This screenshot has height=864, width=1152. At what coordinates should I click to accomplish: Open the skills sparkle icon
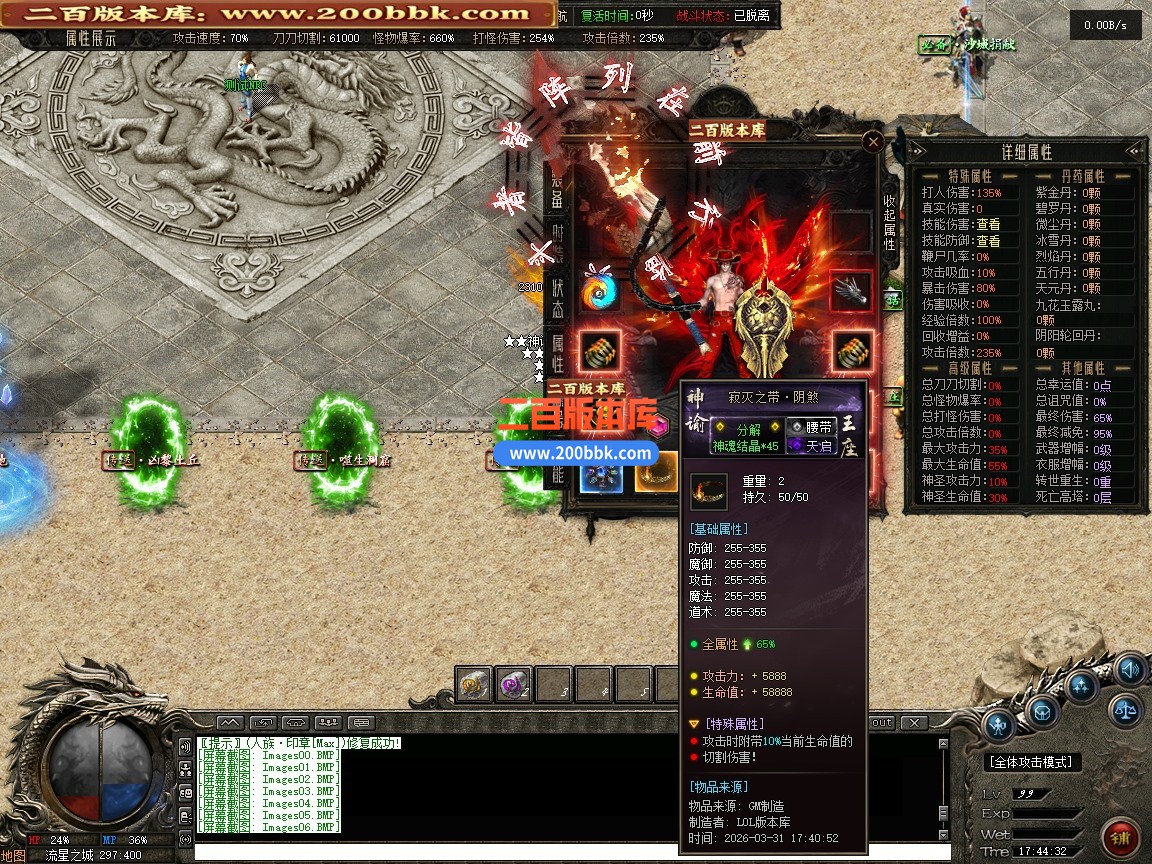1082,686
